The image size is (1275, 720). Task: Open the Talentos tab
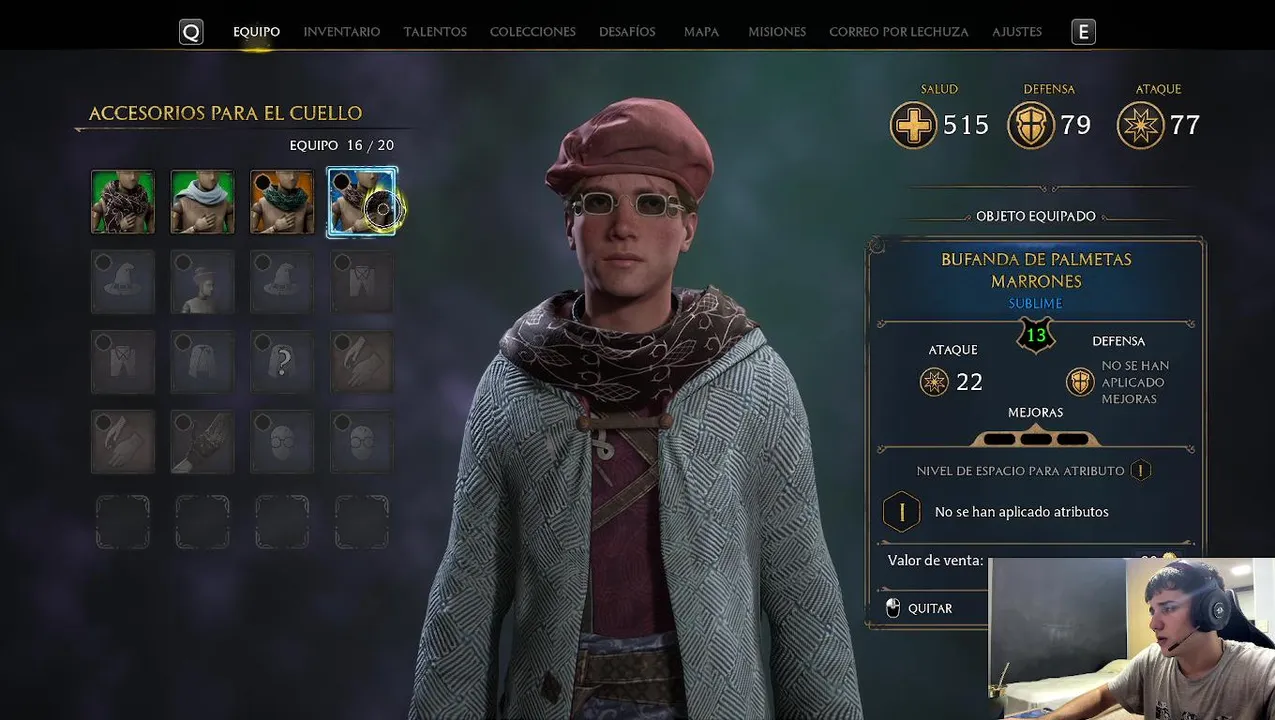435,32
